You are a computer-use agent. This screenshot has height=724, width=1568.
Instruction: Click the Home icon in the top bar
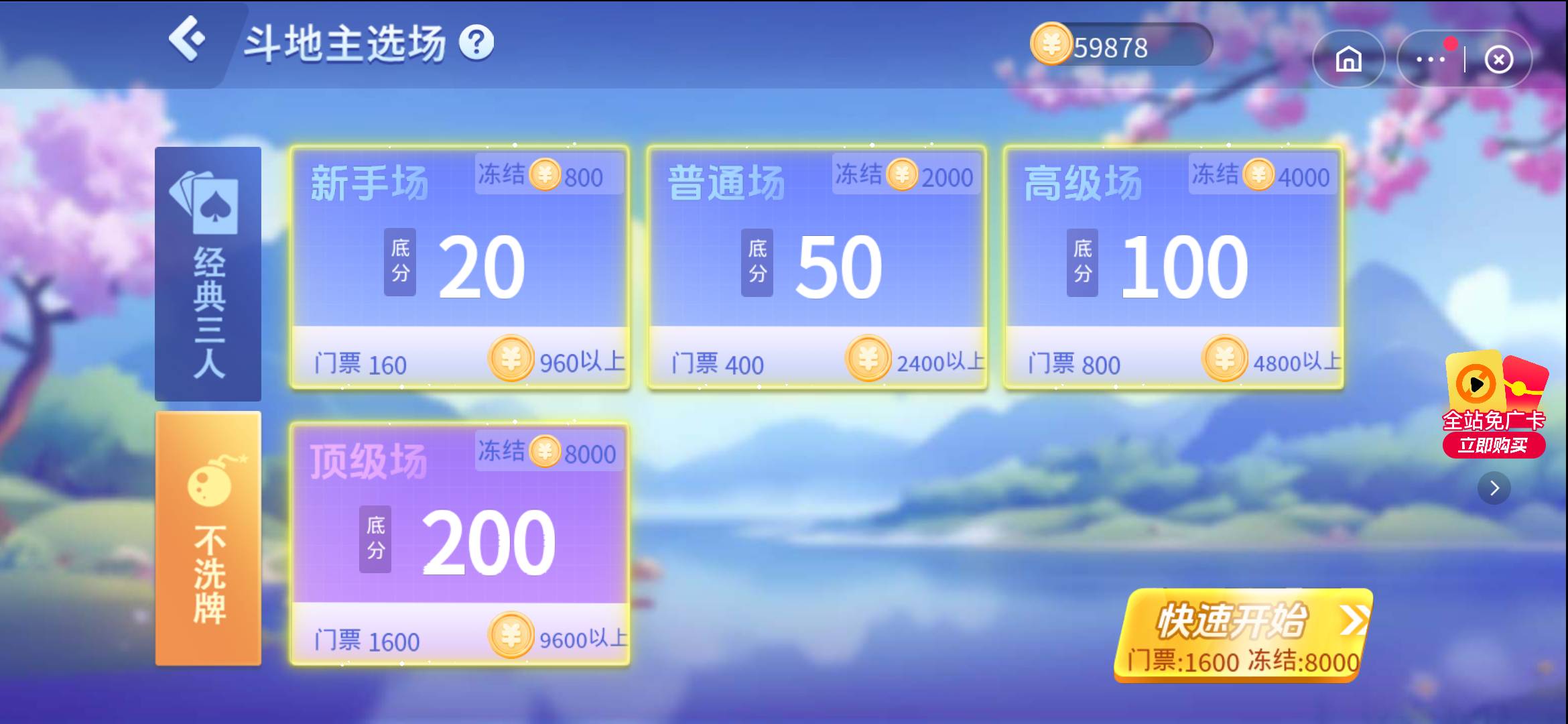tap(1349, 59)
